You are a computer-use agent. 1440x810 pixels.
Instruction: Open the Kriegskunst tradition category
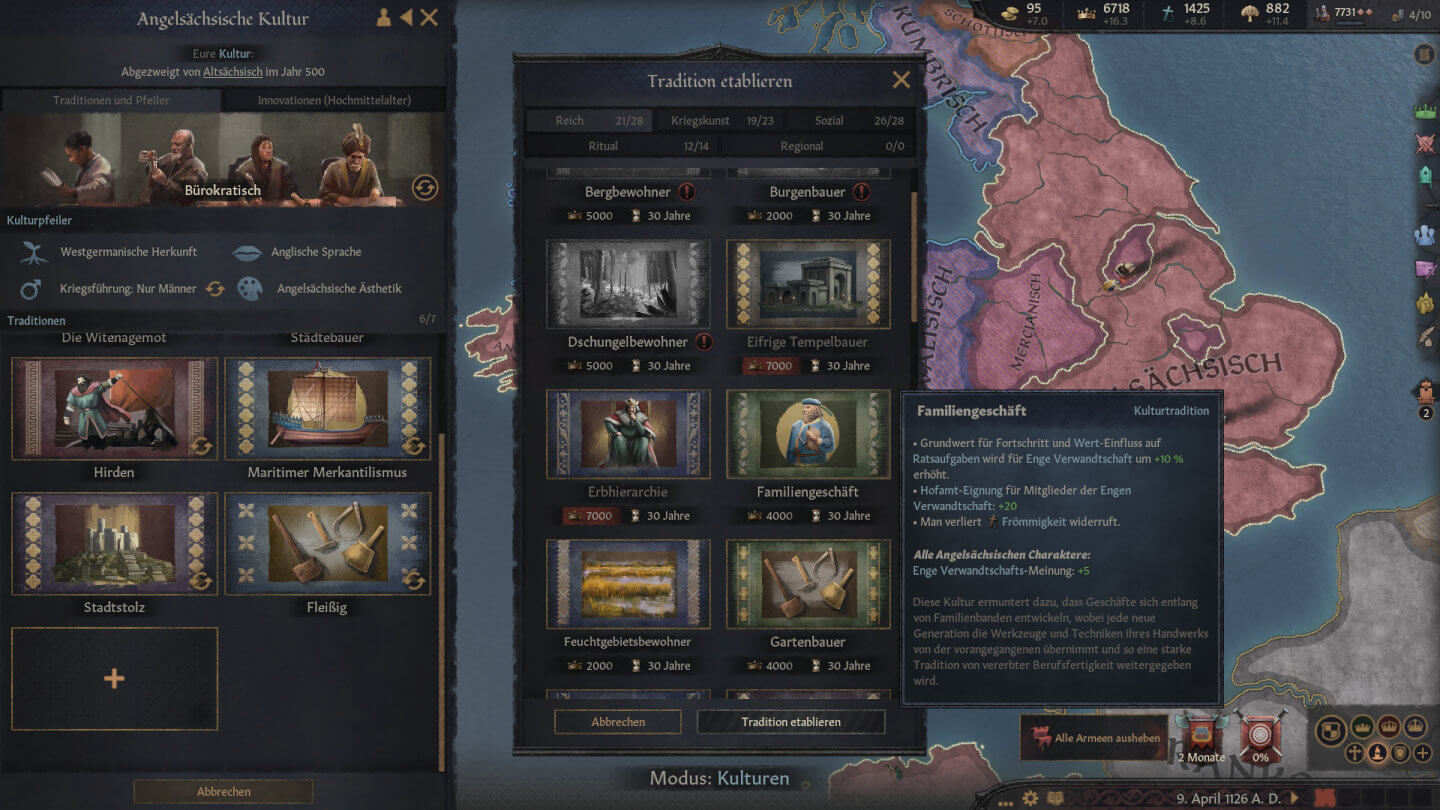[x=719, y=121]
